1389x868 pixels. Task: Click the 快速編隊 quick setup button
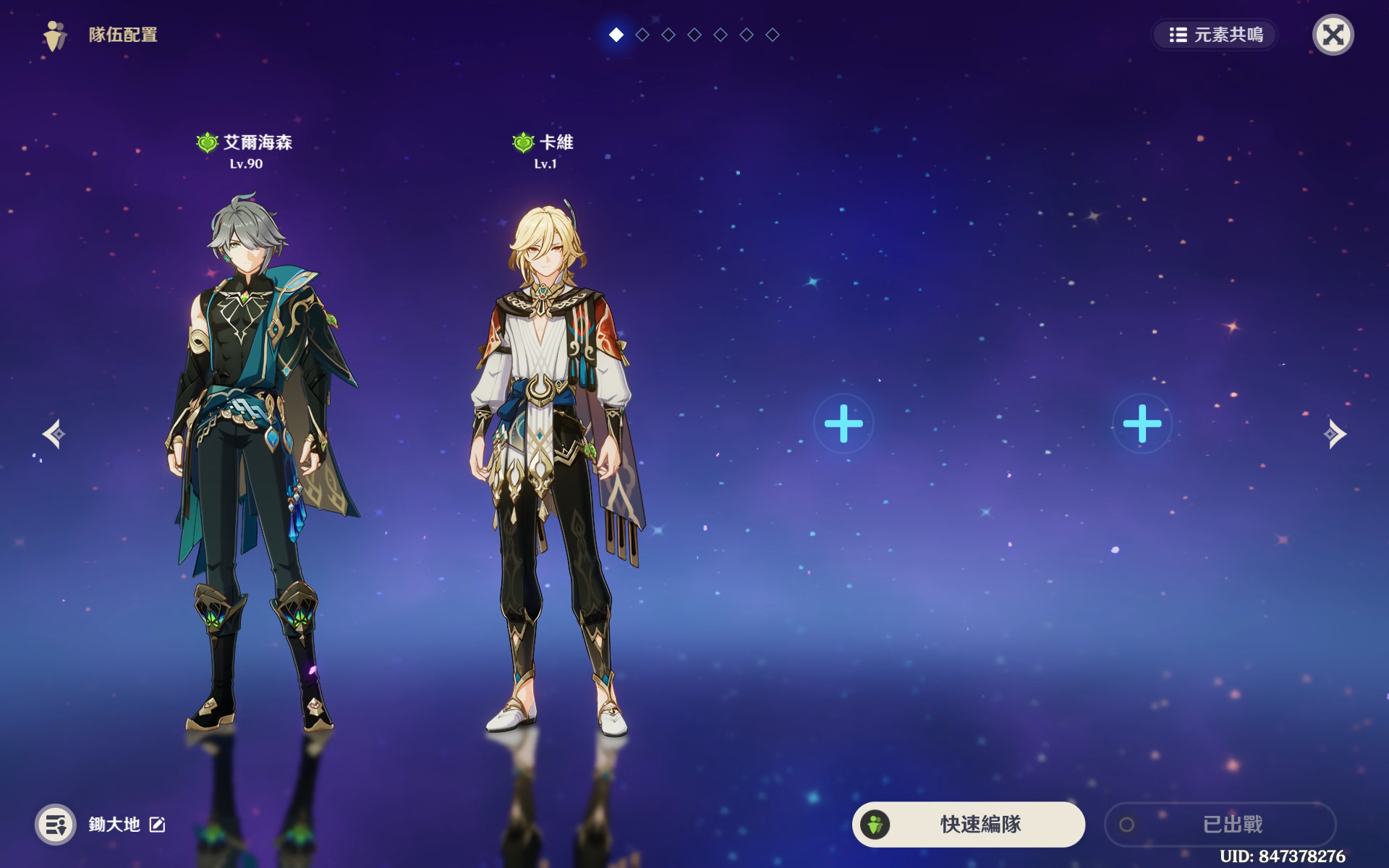point(968,824)
